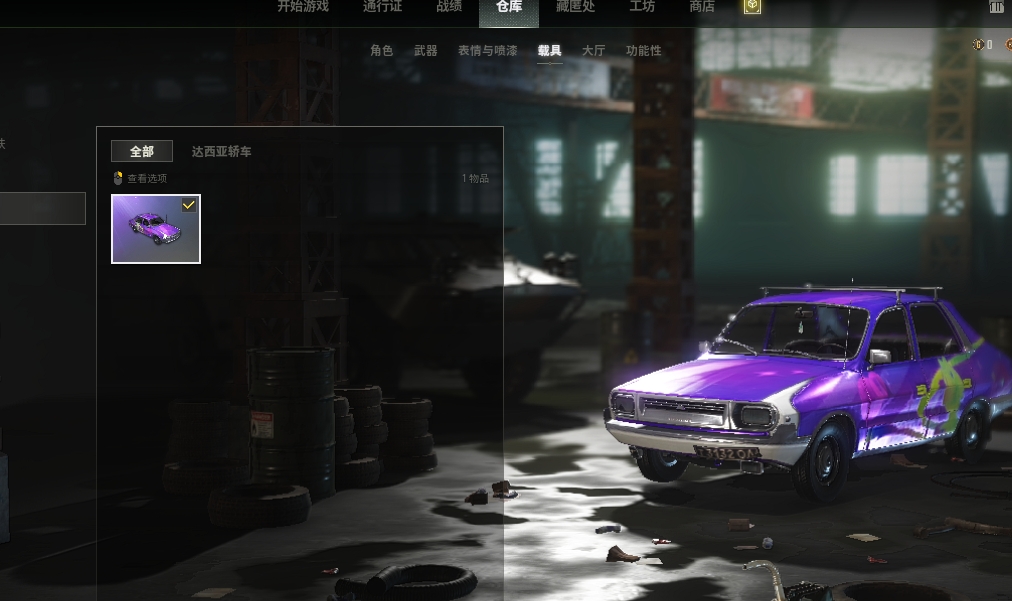Click the yellow cube icon in top bar
Viewport: 1012px width, 601px height.
[752, 7]
